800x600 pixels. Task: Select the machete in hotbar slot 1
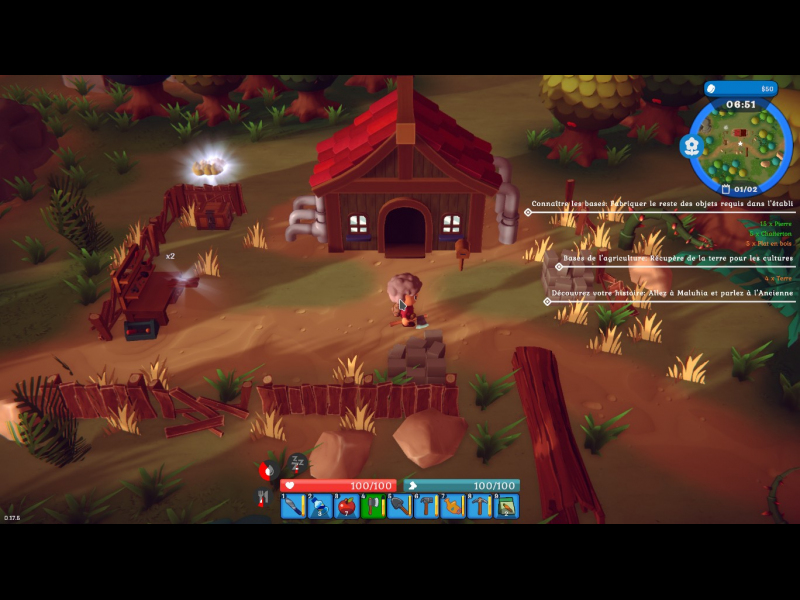pyautogui.click(x=292, y=506)
